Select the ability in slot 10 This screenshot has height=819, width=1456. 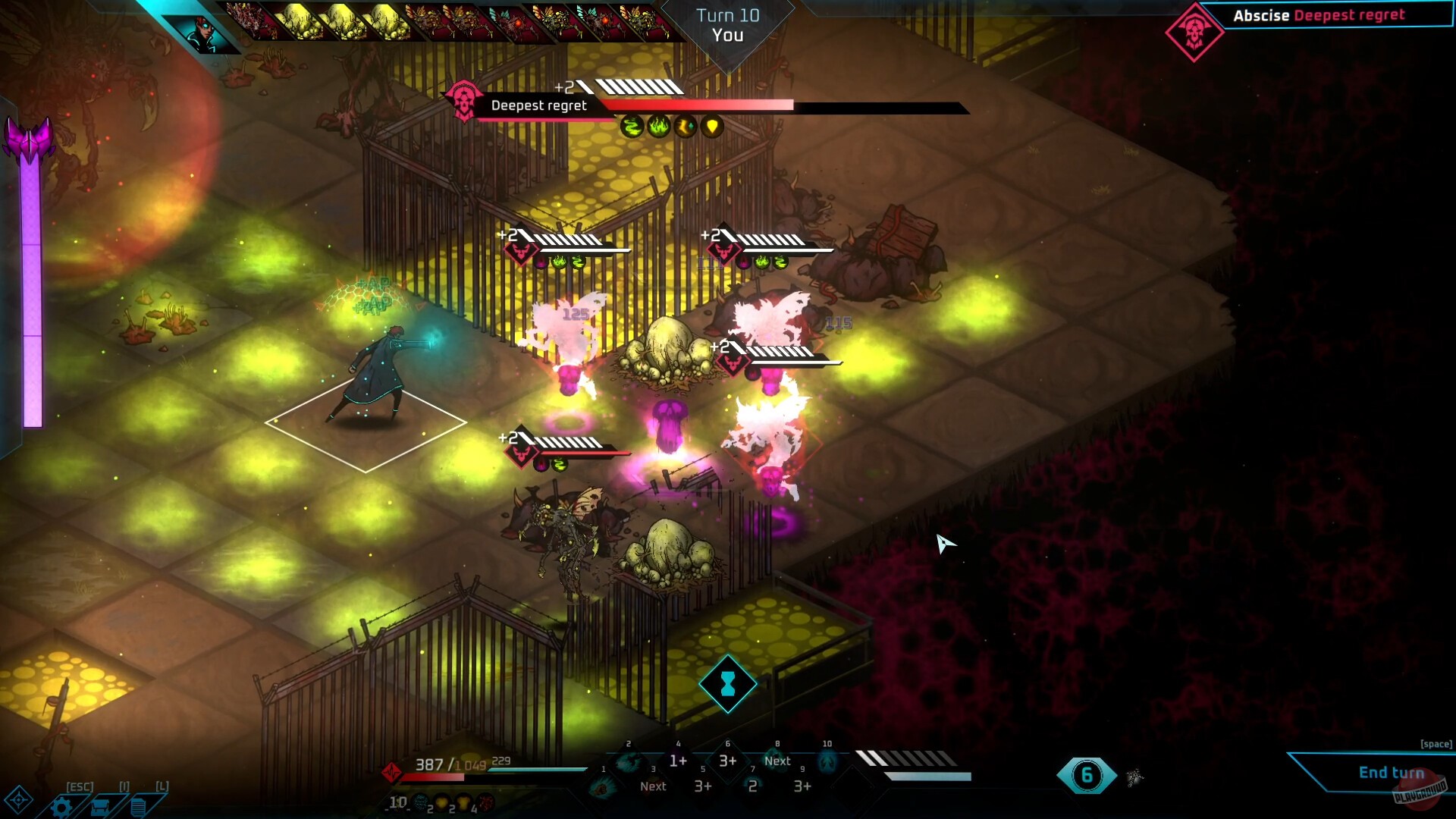(828, 761)
